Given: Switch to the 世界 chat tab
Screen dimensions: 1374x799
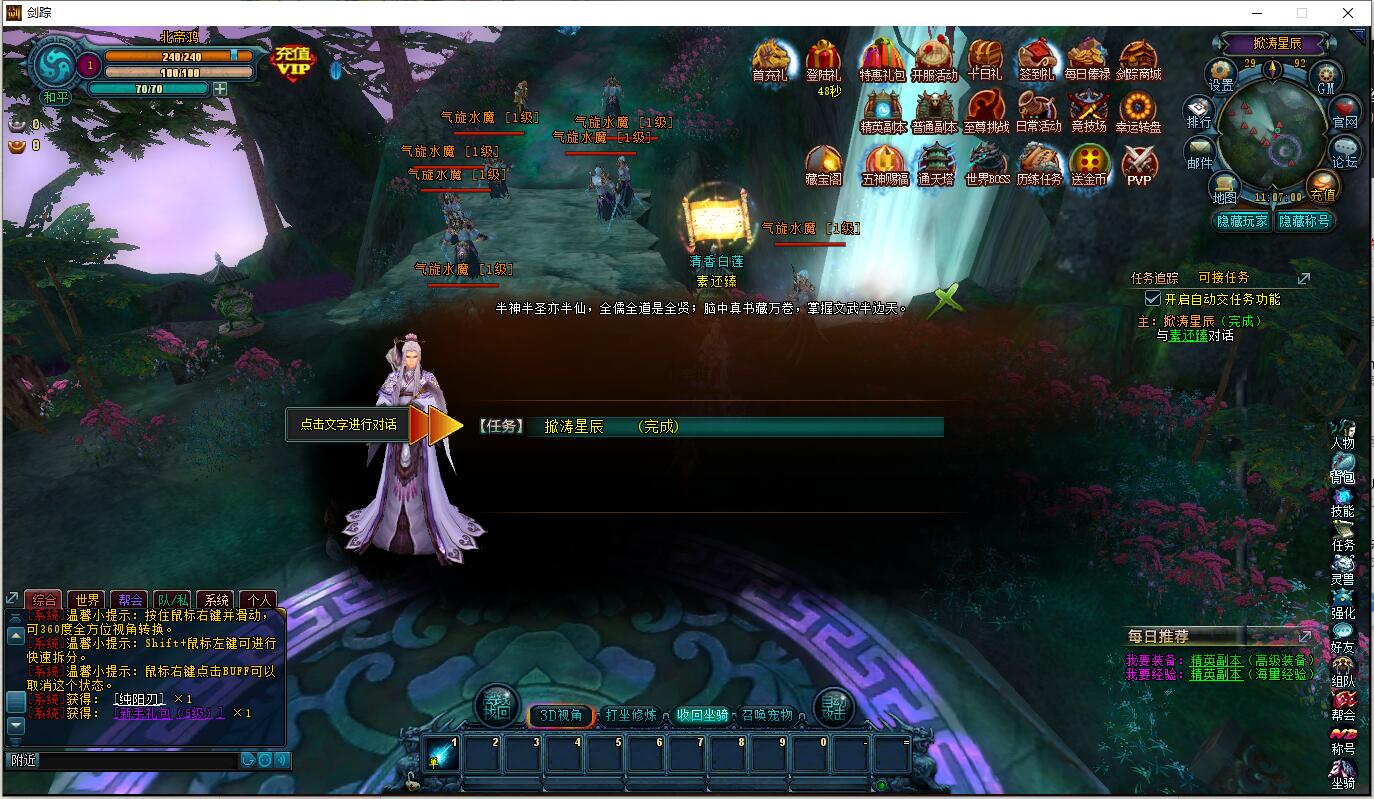Looking at the screenshot, I should click(x=88, y=600).
